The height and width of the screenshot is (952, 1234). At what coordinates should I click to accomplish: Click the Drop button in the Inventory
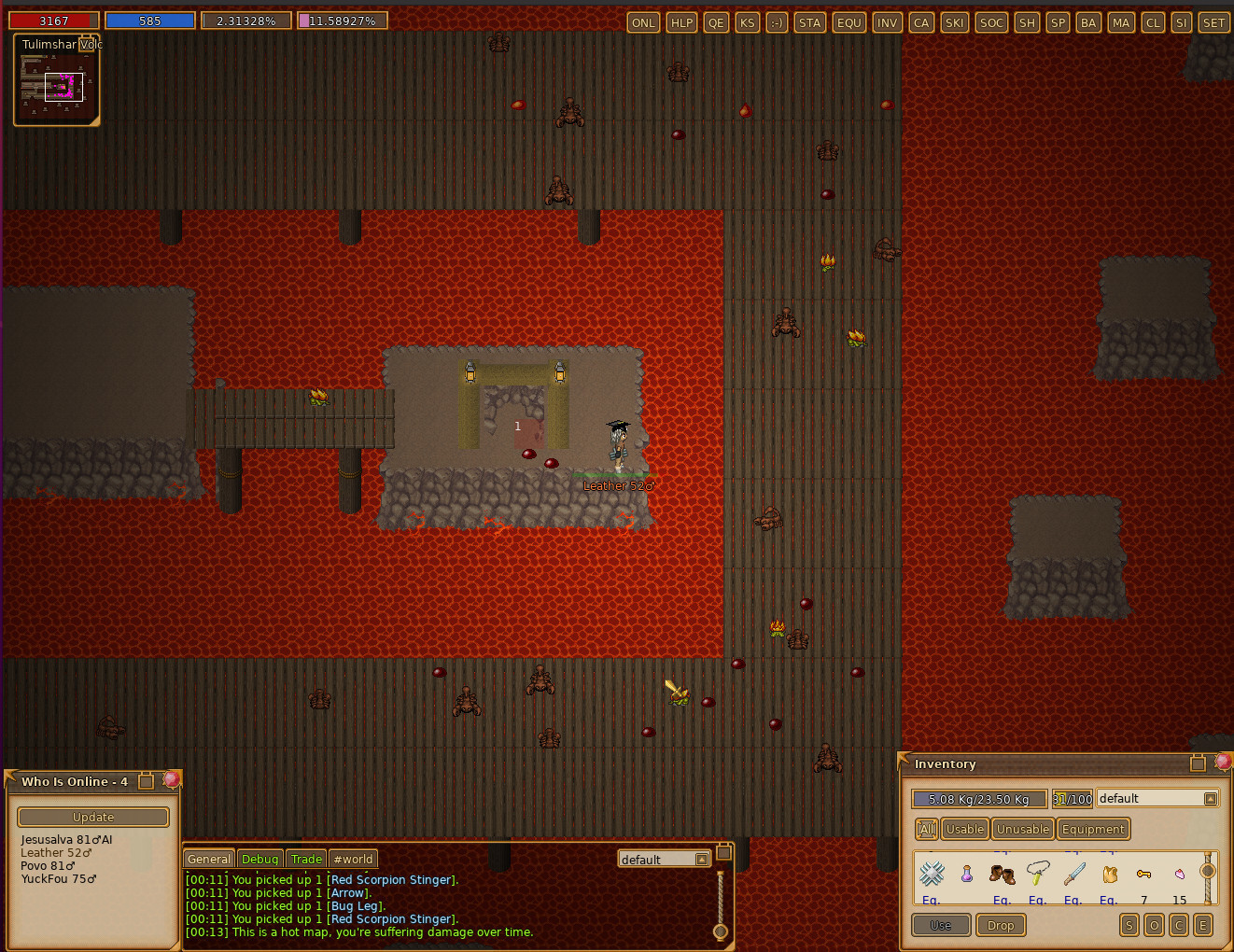pyautogui.click(x=1001, y=925)
